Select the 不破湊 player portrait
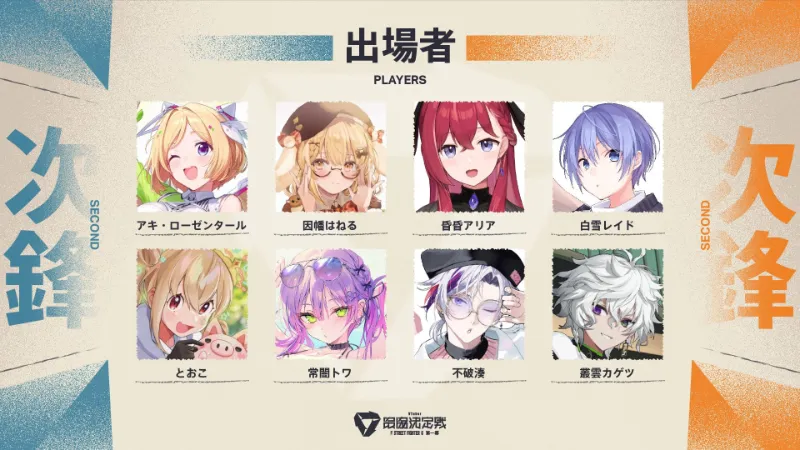Image resolution: width=800 pixels, height=450 pixels. pyautogui.click(x=469, y=304)
